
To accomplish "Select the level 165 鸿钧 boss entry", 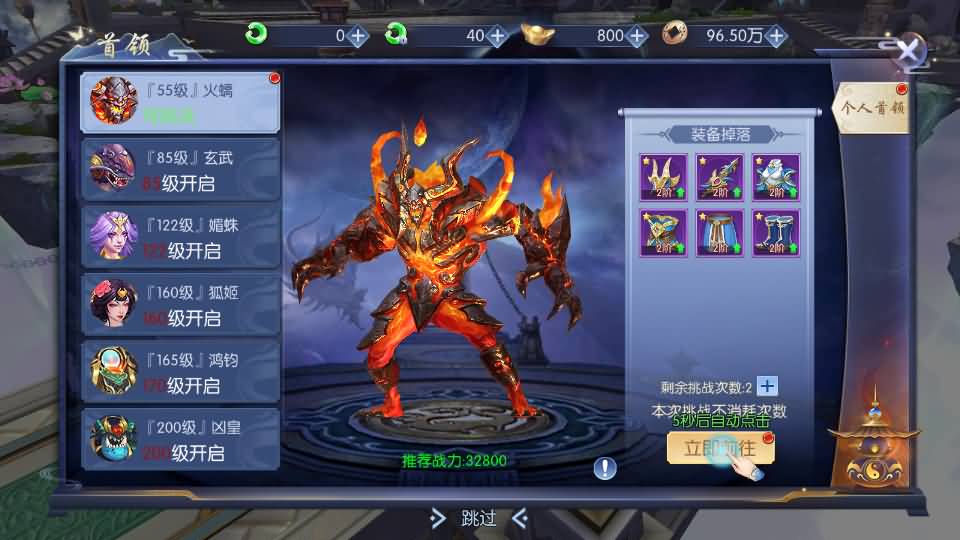I will pyautogui.click(x=180, y=372).
